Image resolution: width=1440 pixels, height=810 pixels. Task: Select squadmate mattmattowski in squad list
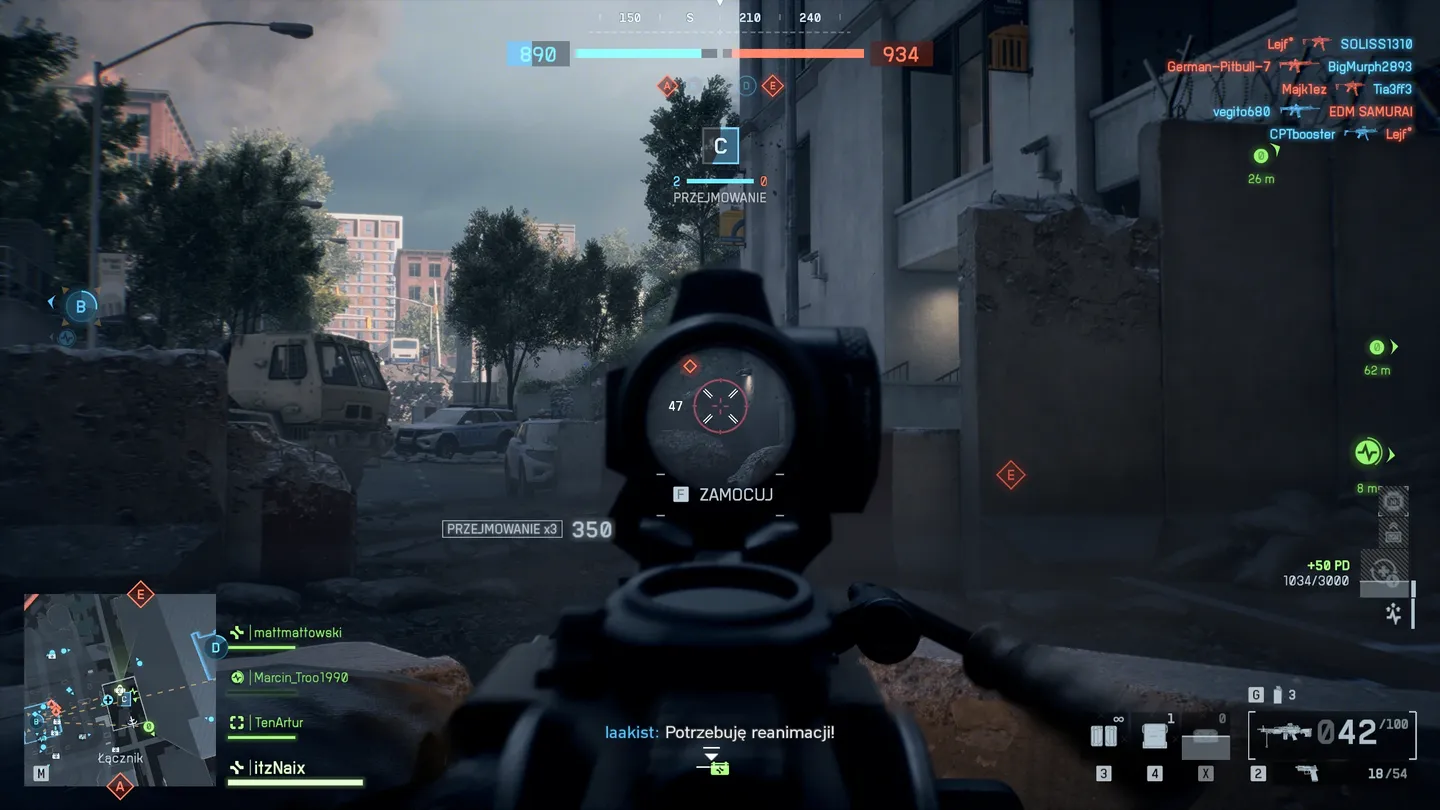(296, 633)
